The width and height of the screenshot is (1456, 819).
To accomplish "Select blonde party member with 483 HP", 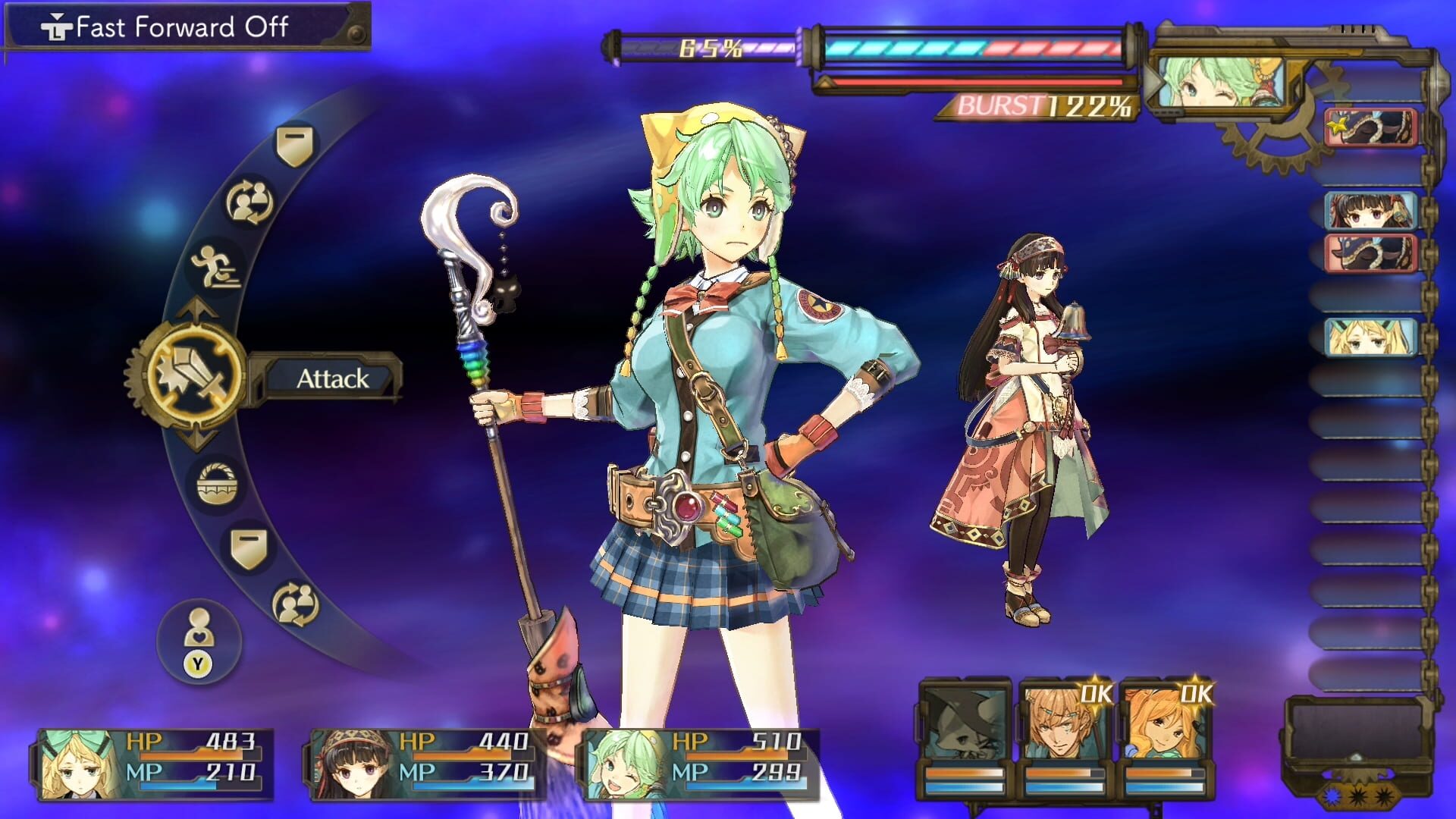I will pos(153,764).
